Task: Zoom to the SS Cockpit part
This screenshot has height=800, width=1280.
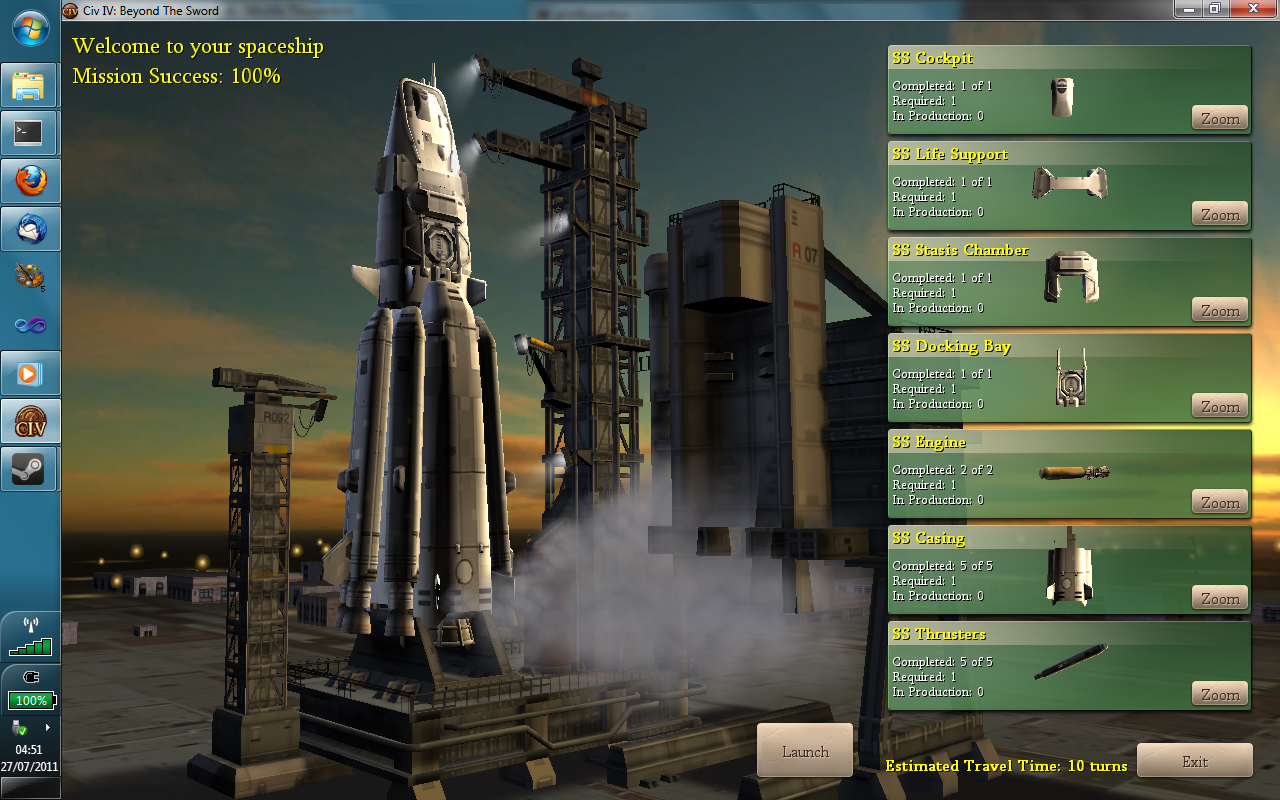Action: coord(1220,118)
